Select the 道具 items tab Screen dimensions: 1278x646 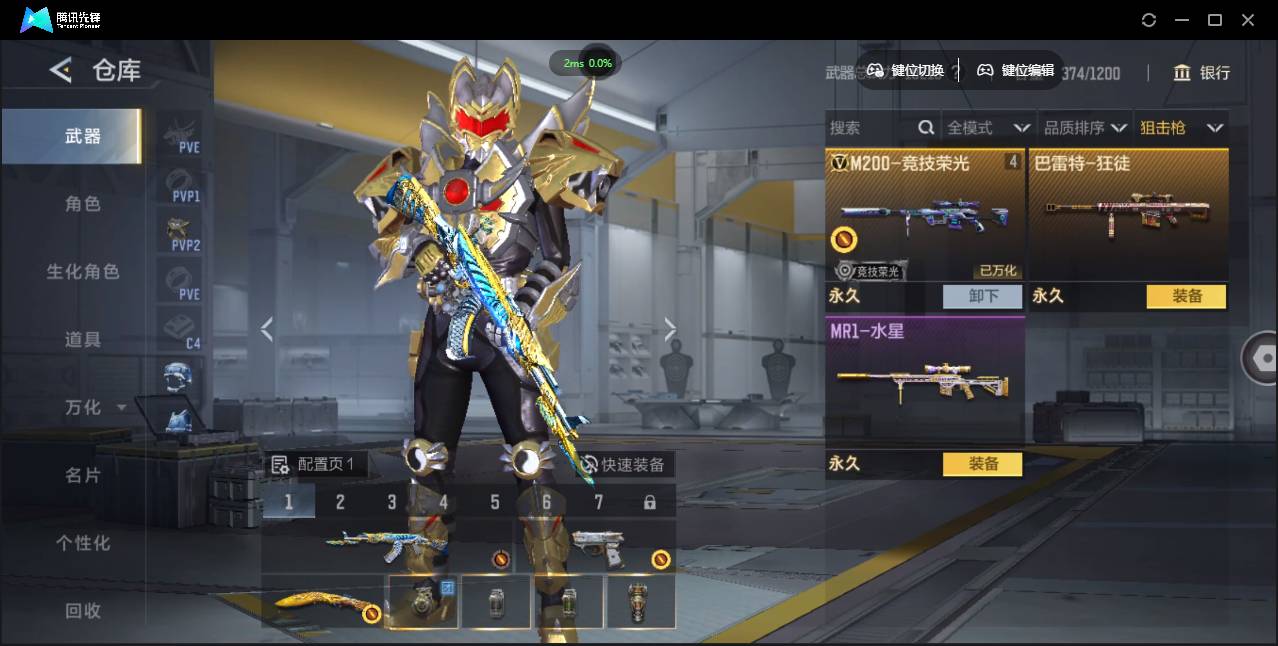(83, 340)
